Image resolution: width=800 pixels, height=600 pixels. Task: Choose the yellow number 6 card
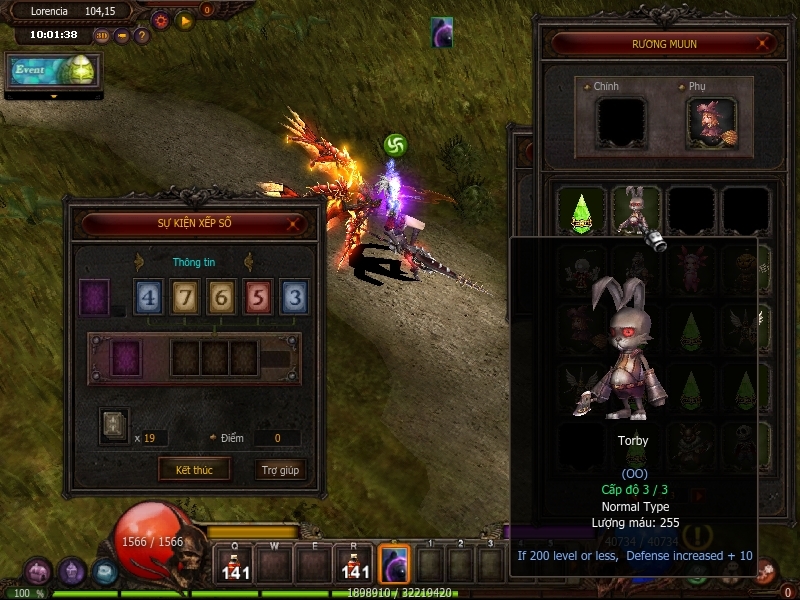pos(222,297)
